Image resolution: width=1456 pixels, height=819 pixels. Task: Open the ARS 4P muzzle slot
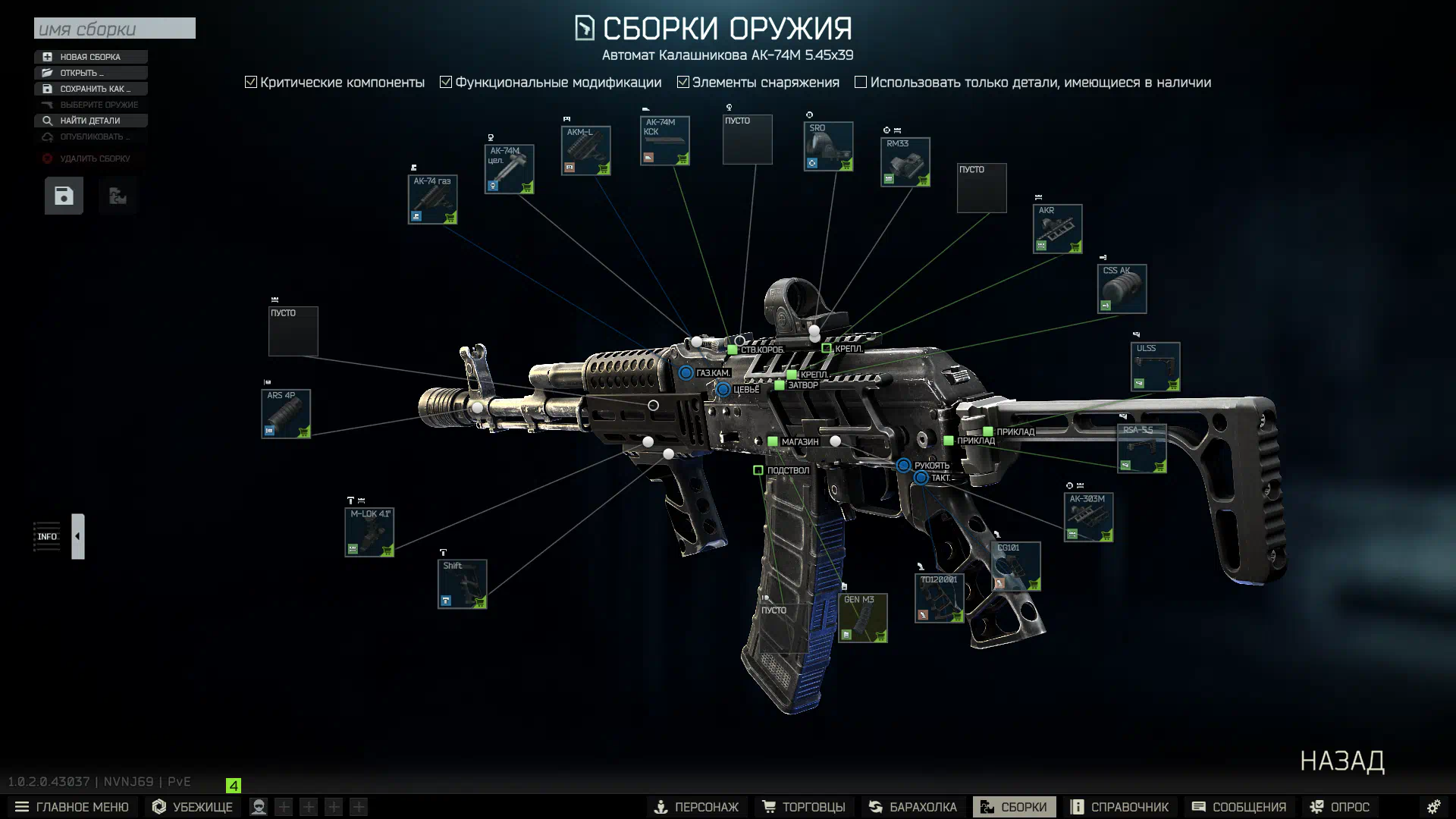tap(286, 414)
